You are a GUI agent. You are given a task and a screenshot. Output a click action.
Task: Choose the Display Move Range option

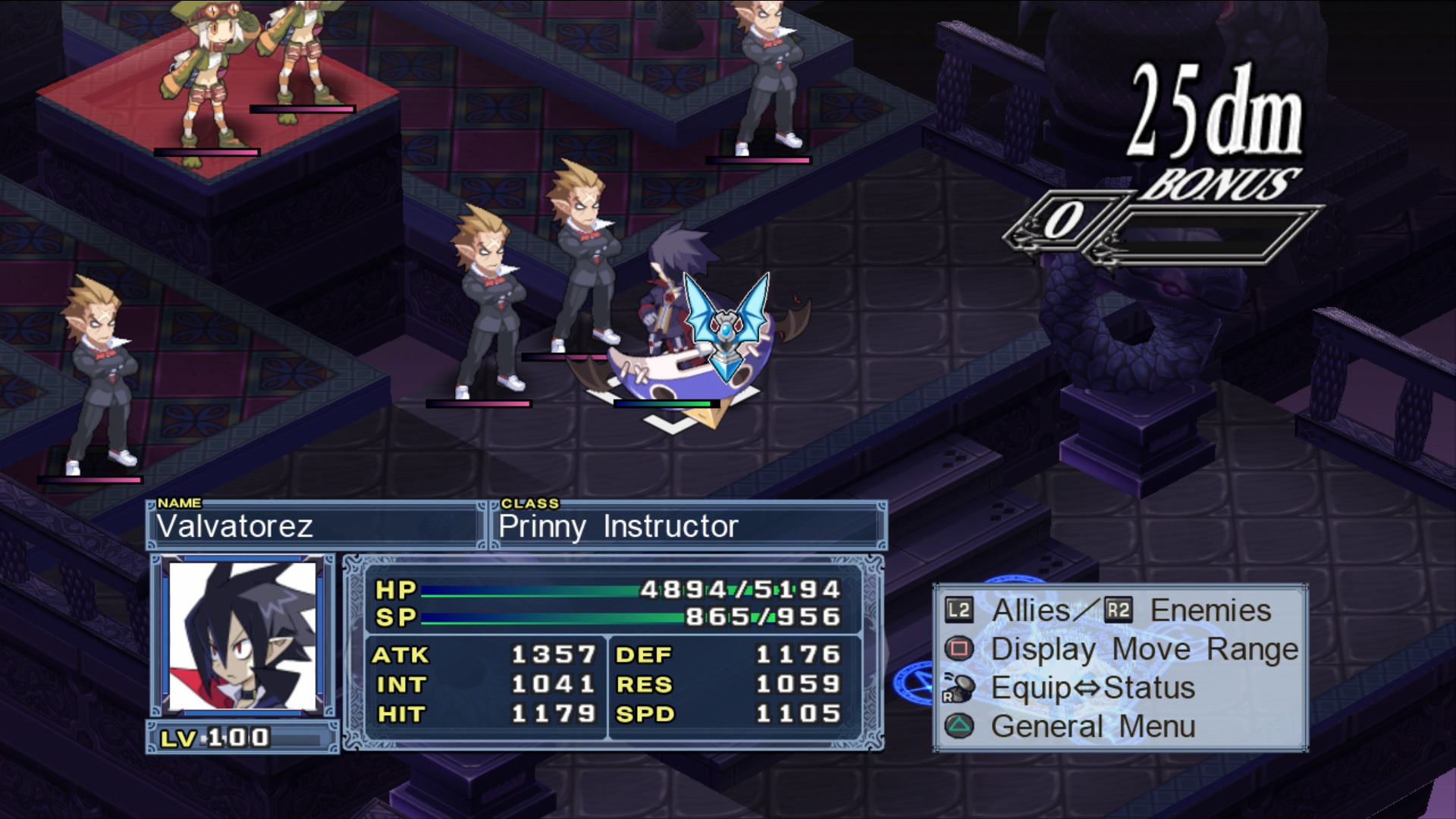(1144, 650)
